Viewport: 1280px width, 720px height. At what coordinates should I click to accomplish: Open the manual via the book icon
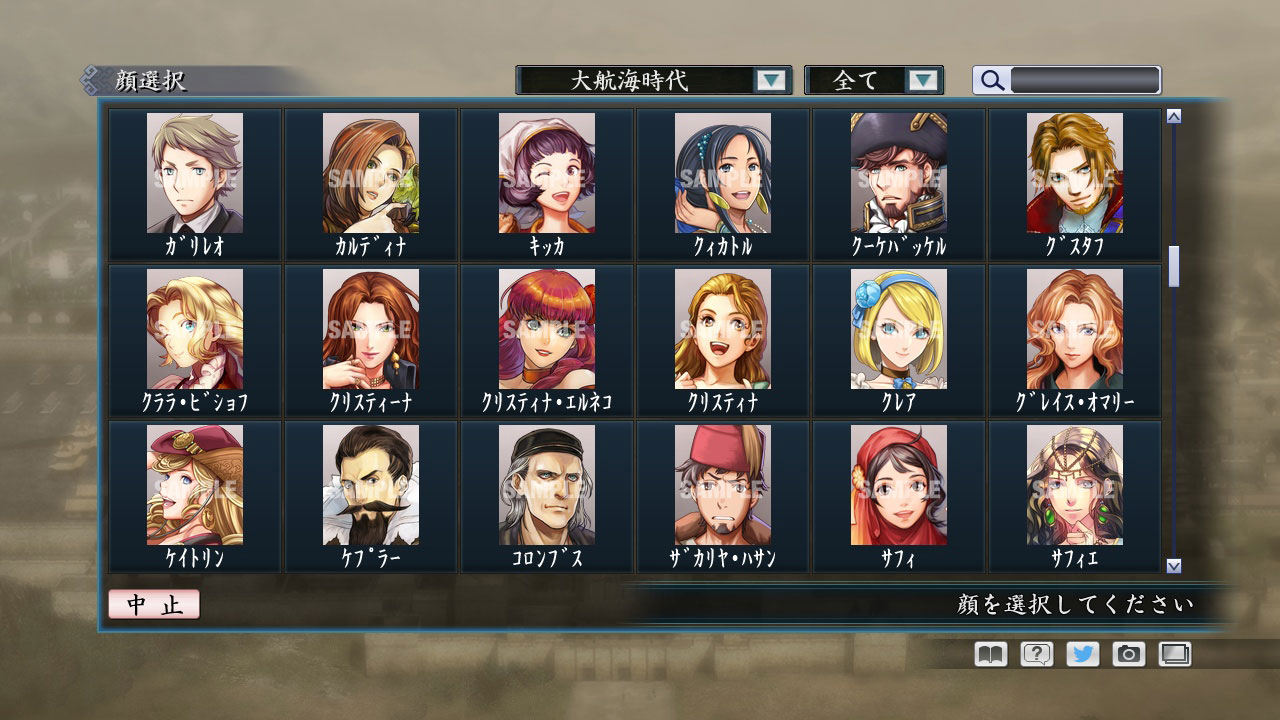pyautogui.click(x=988, y=654)
